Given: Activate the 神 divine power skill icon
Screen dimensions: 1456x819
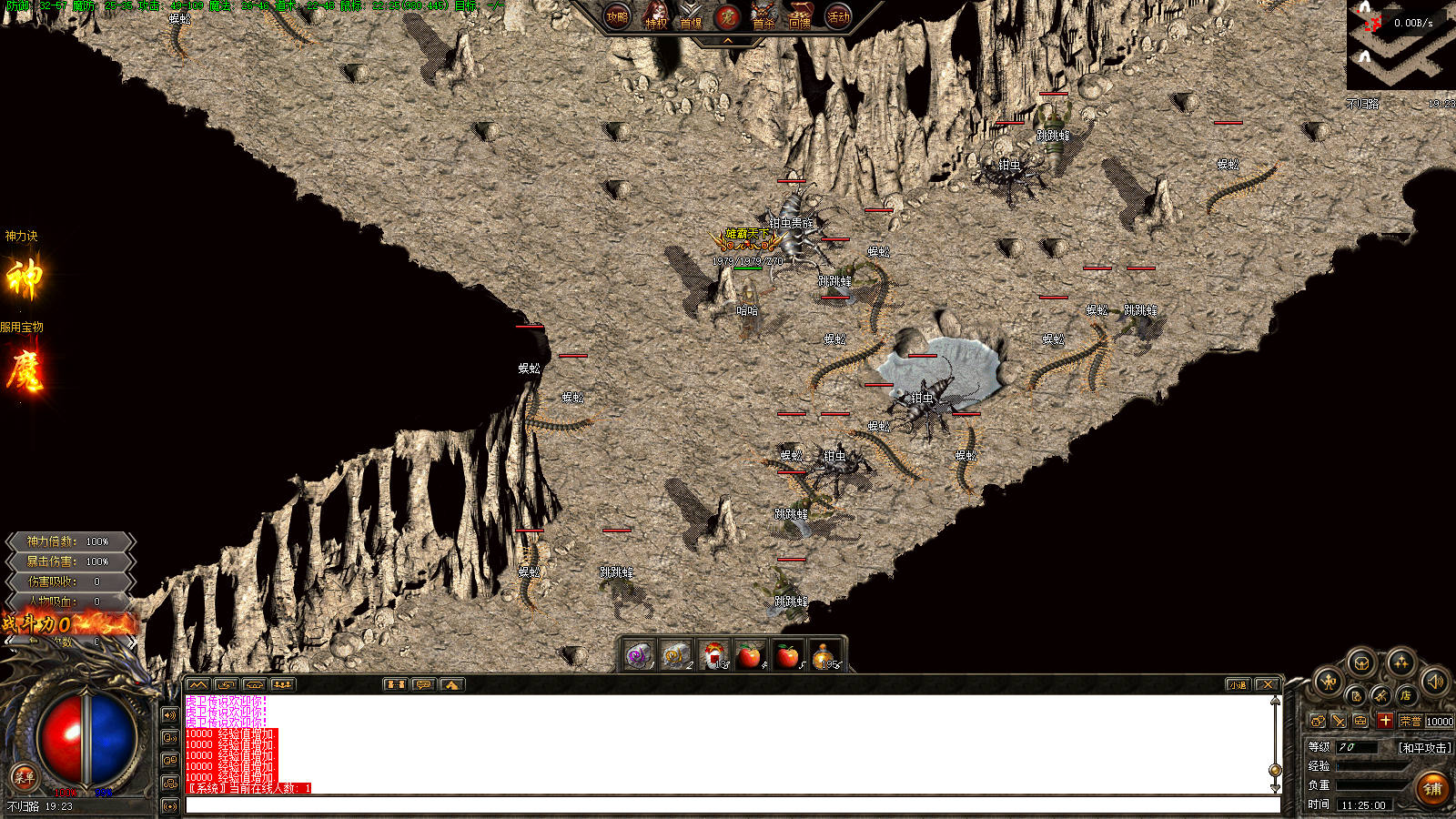Looking at the screenshot, I should coord(24,278).
